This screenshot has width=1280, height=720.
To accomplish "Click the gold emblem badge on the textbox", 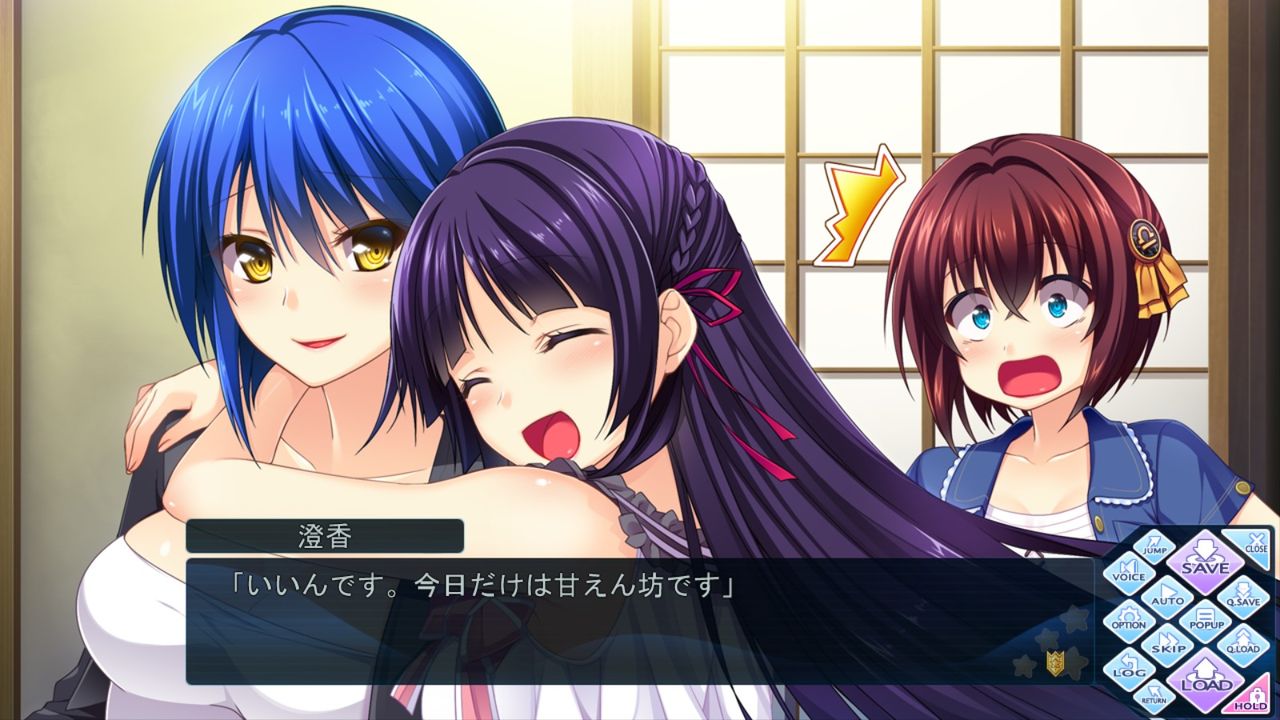I will pyautogui.click(x=1056, y=663).
